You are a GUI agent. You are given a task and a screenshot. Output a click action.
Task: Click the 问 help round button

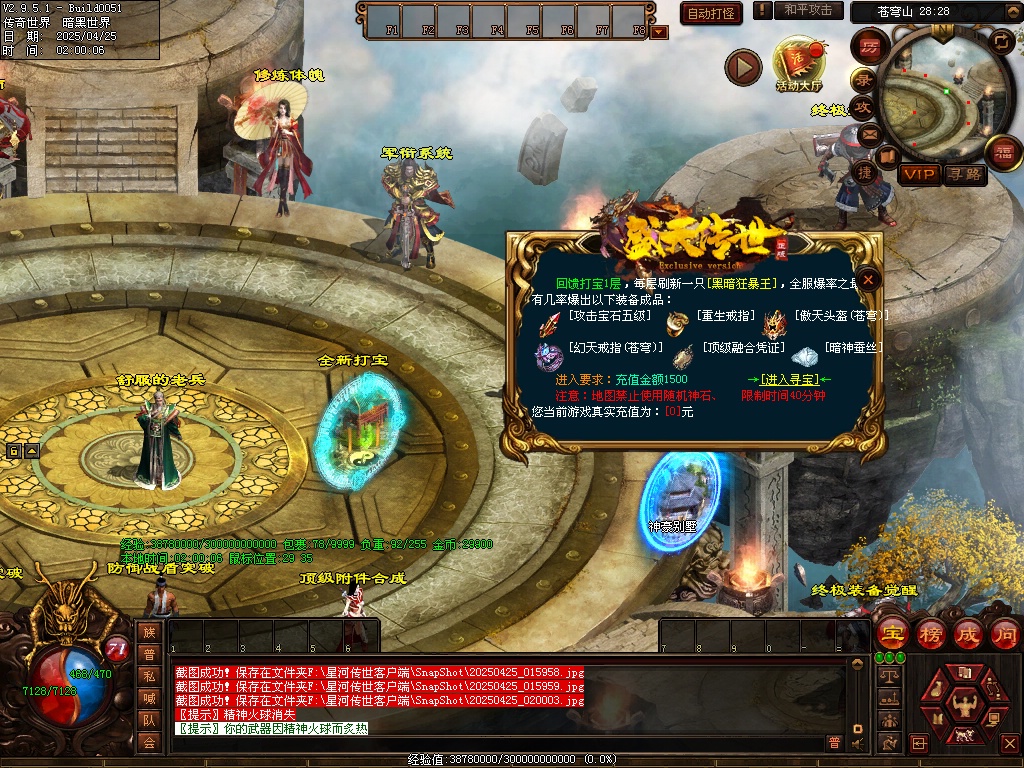(1004, 633)
